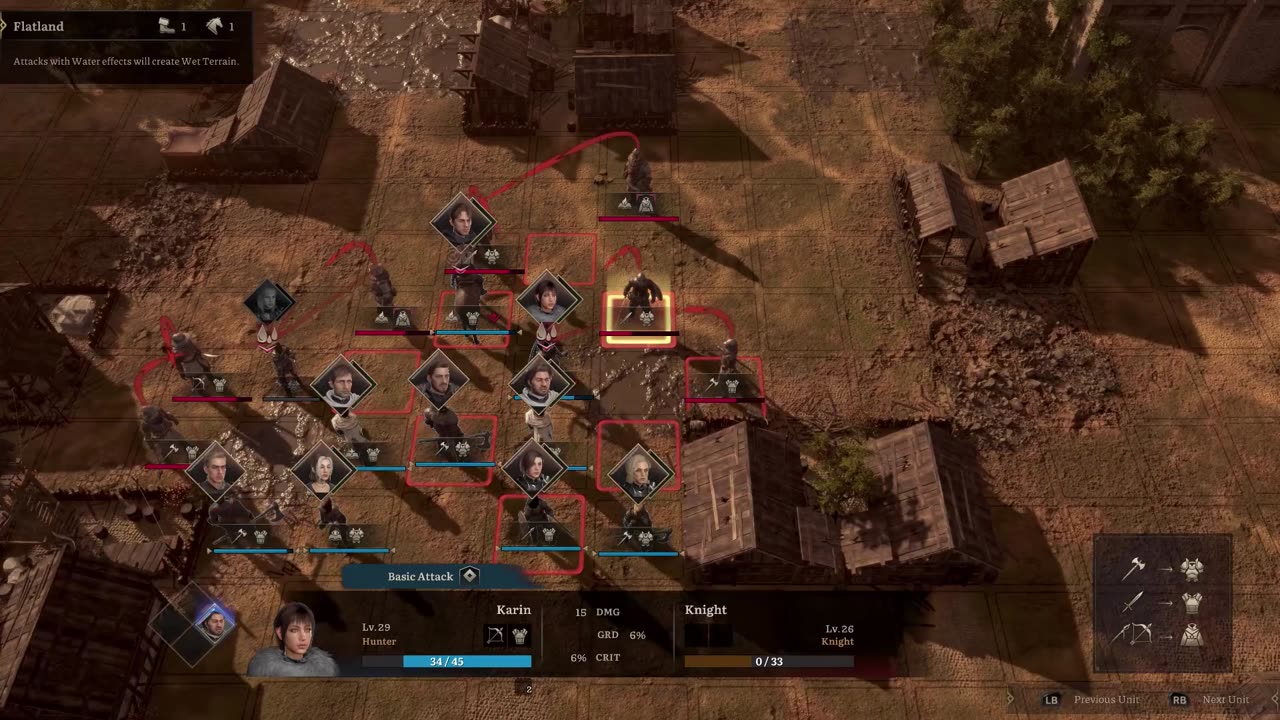Image resolution: width=1280 pixels, height=720 pixels.
Task: Open Karin's large portrait in the info panel
Action: point(295,640)
